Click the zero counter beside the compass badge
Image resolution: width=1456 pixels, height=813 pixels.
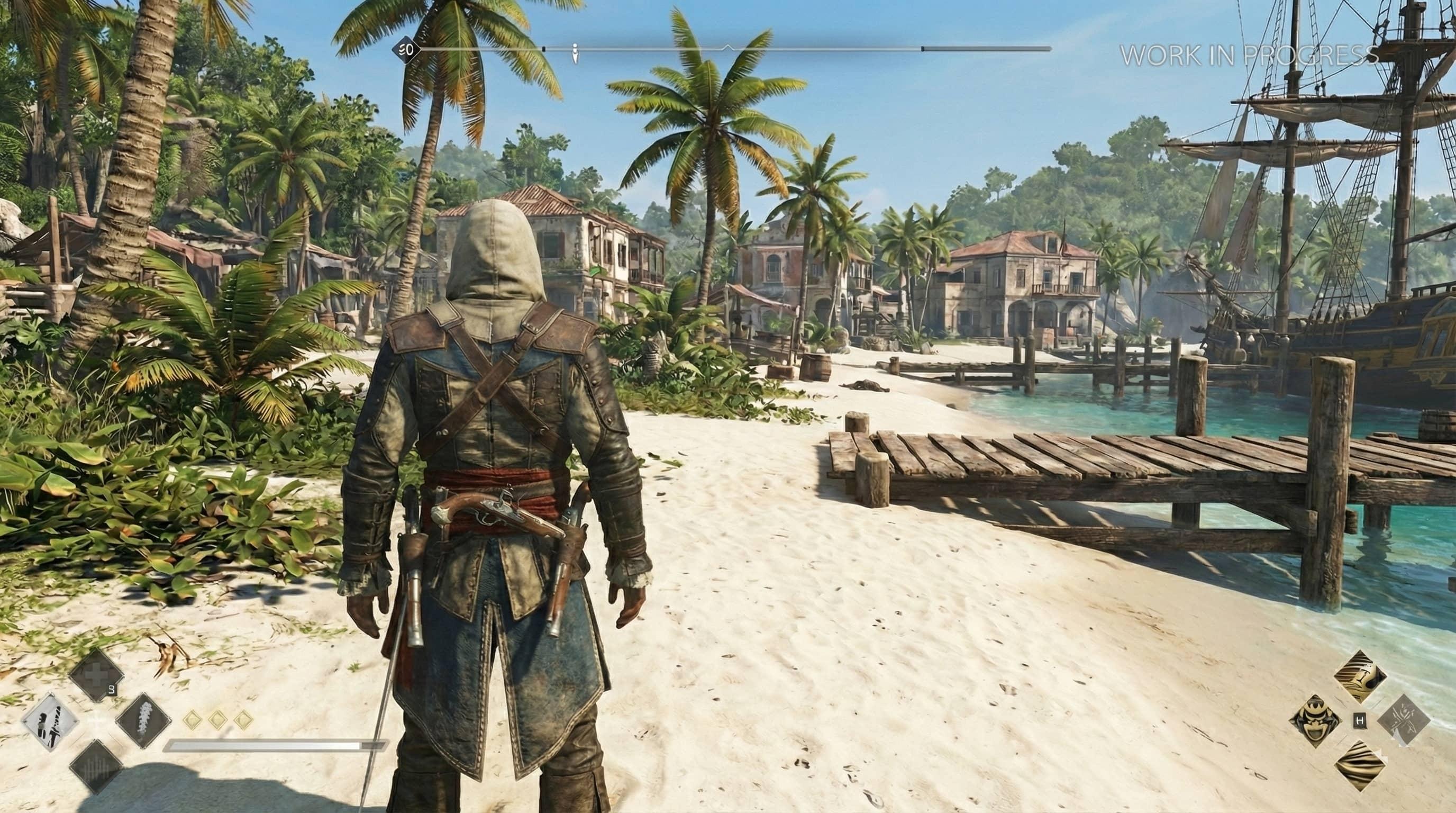pos(412,51)
